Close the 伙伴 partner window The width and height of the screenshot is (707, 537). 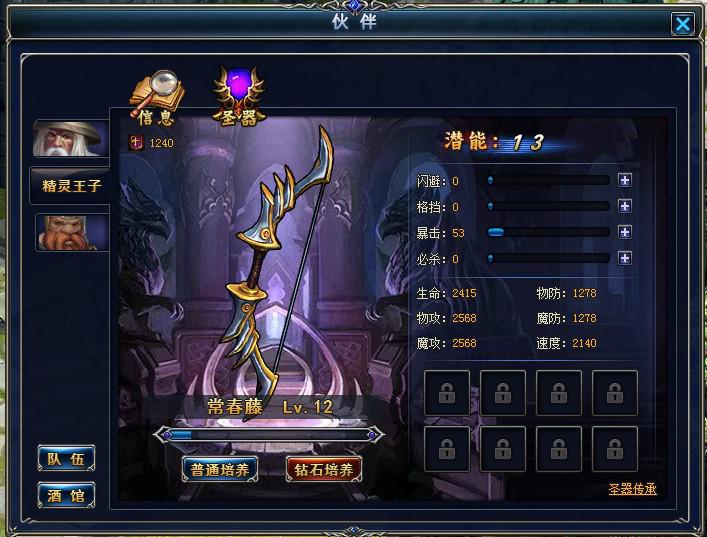coord(683,24)
